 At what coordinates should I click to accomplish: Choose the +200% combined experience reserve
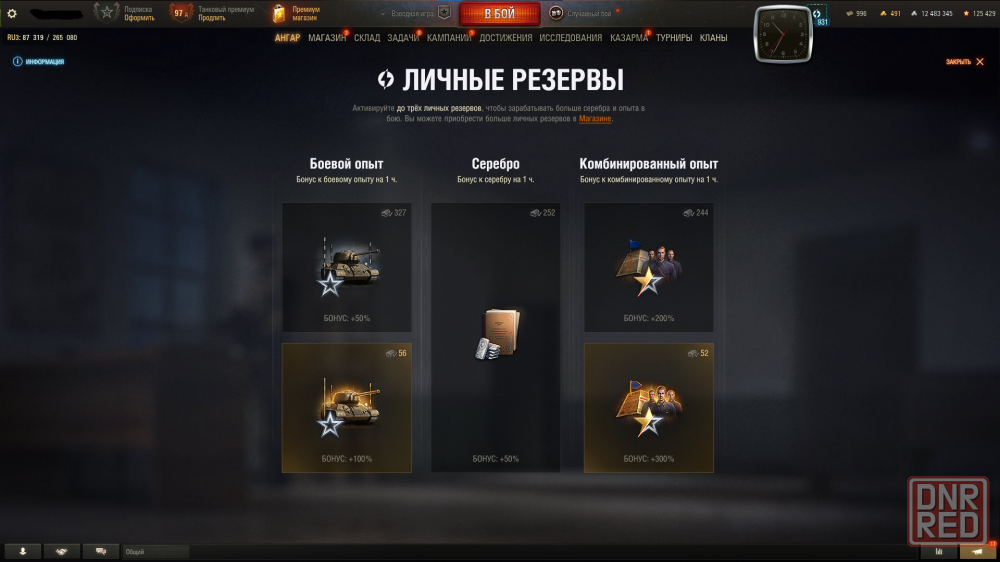[648, 267]
